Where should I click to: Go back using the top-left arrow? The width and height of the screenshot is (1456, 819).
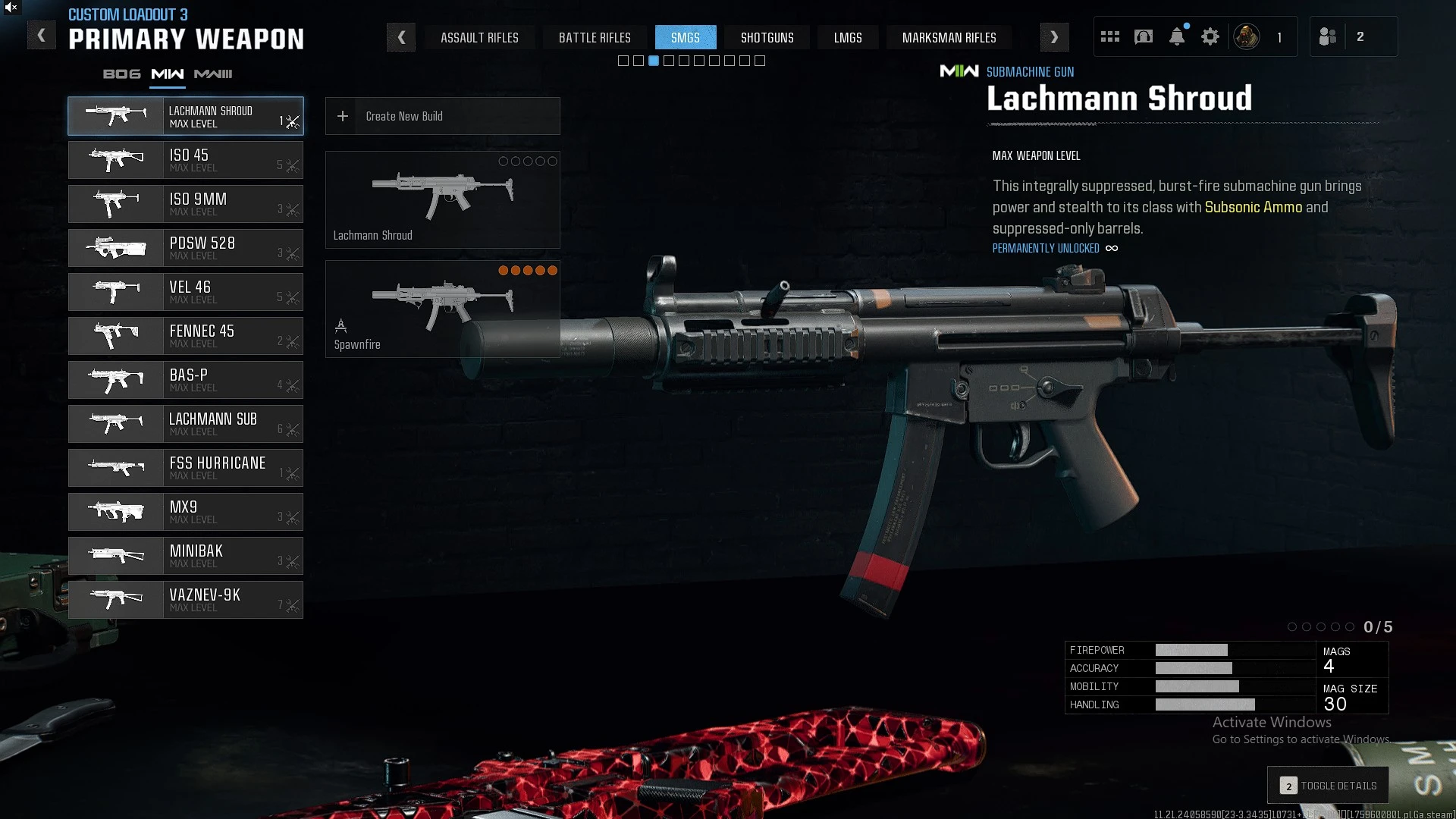pos(42,36)
